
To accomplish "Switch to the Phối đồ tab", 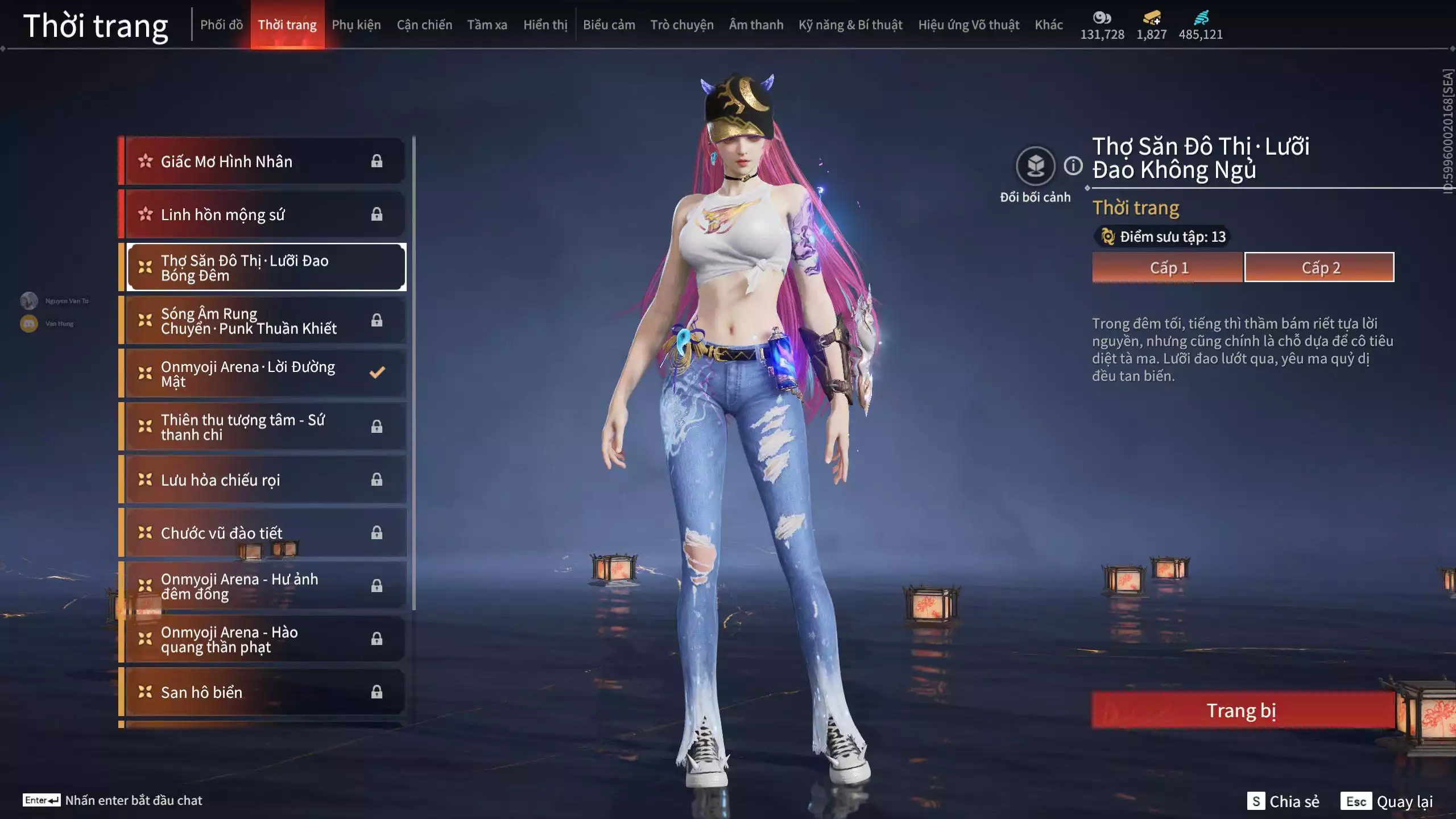I will pyautogui.click(x=221, y=25).
